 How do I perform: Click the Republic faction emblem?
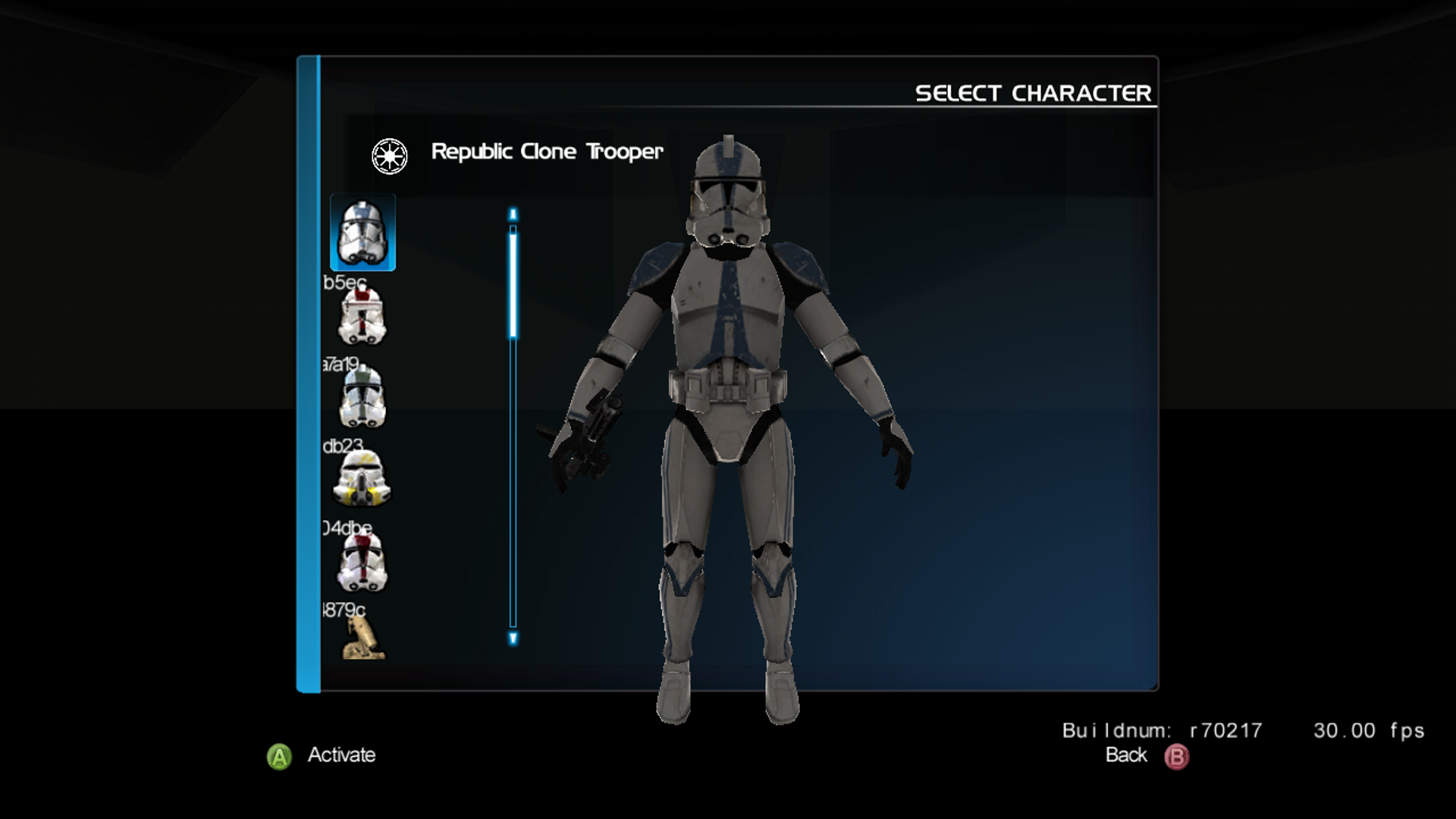point(391,154)
